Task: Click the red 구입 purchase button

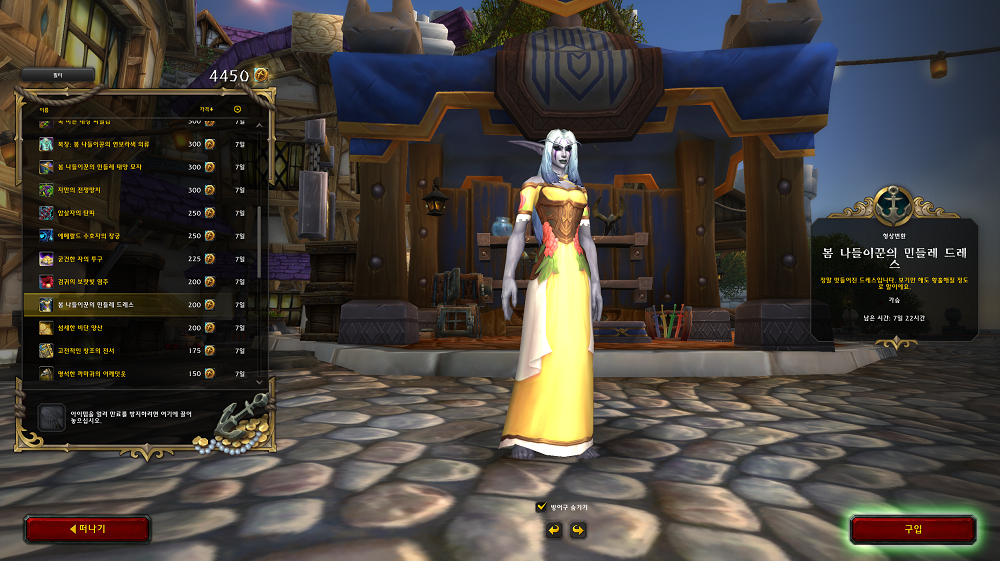Action: pos(912,529)
